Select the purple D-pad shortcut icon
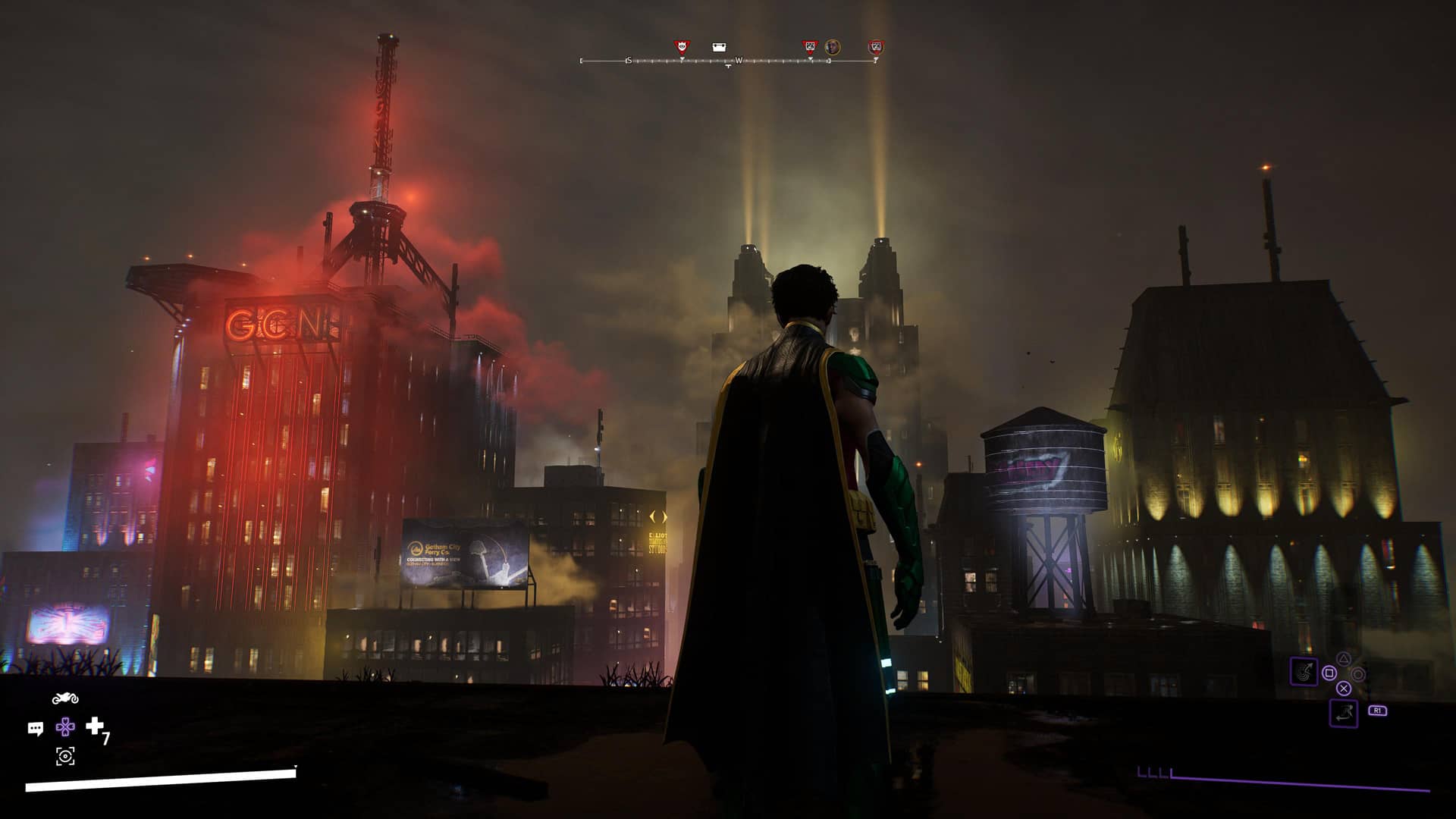The image size is (1456, 819). pos(65,728)
